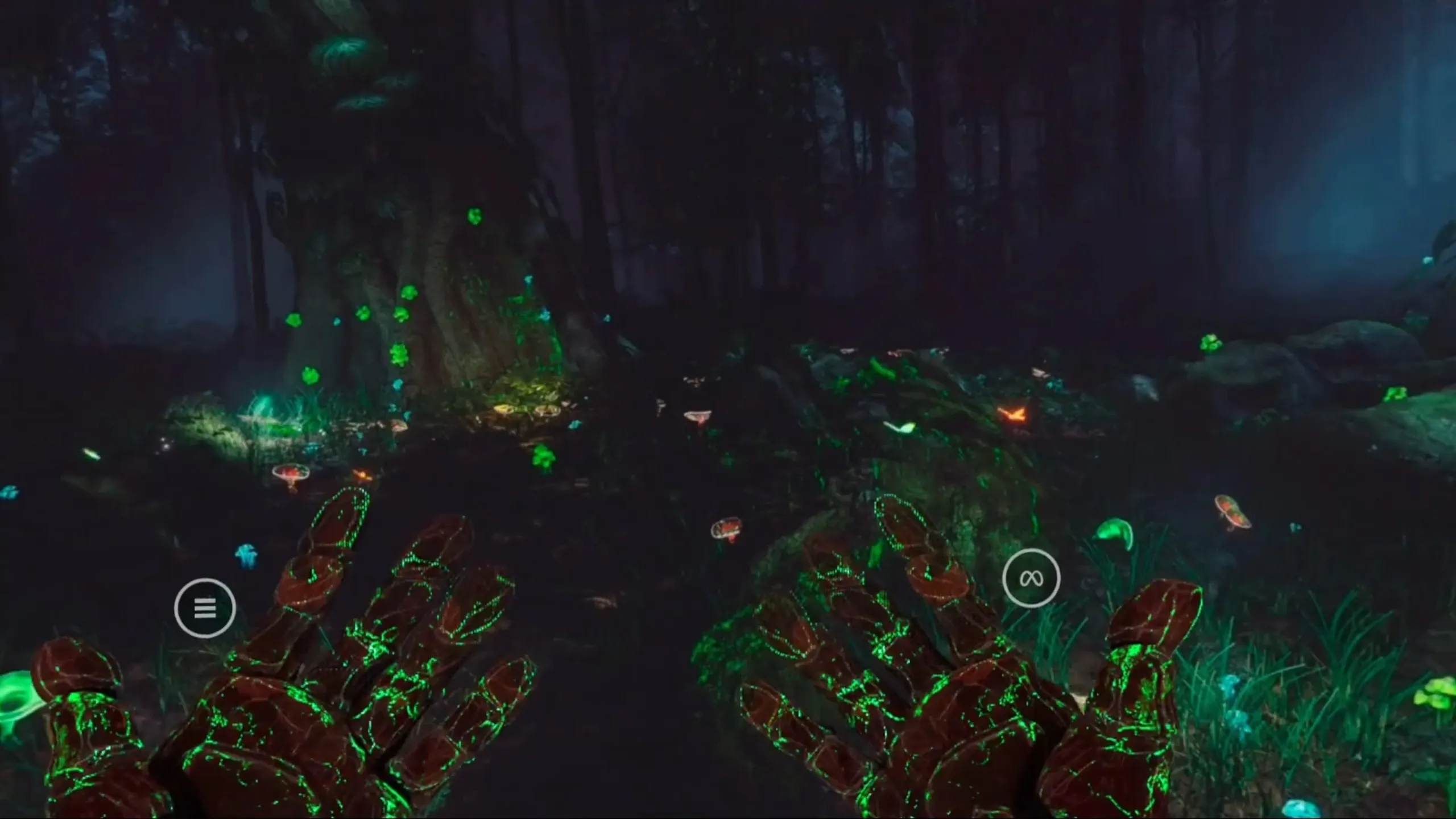Click the Meta logo system button

(x=1031, y=578)
